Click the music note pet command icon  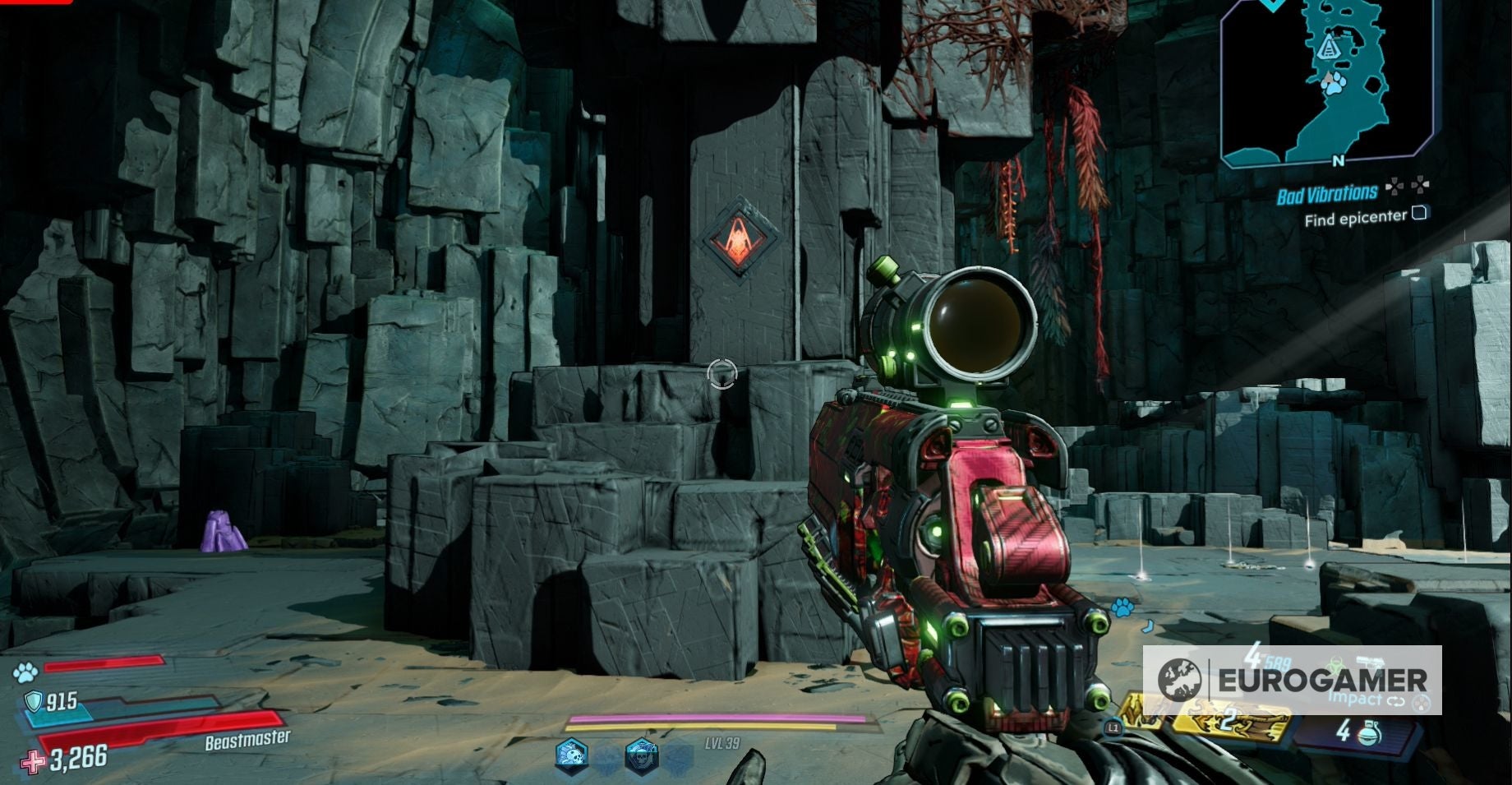(1146, 626)
